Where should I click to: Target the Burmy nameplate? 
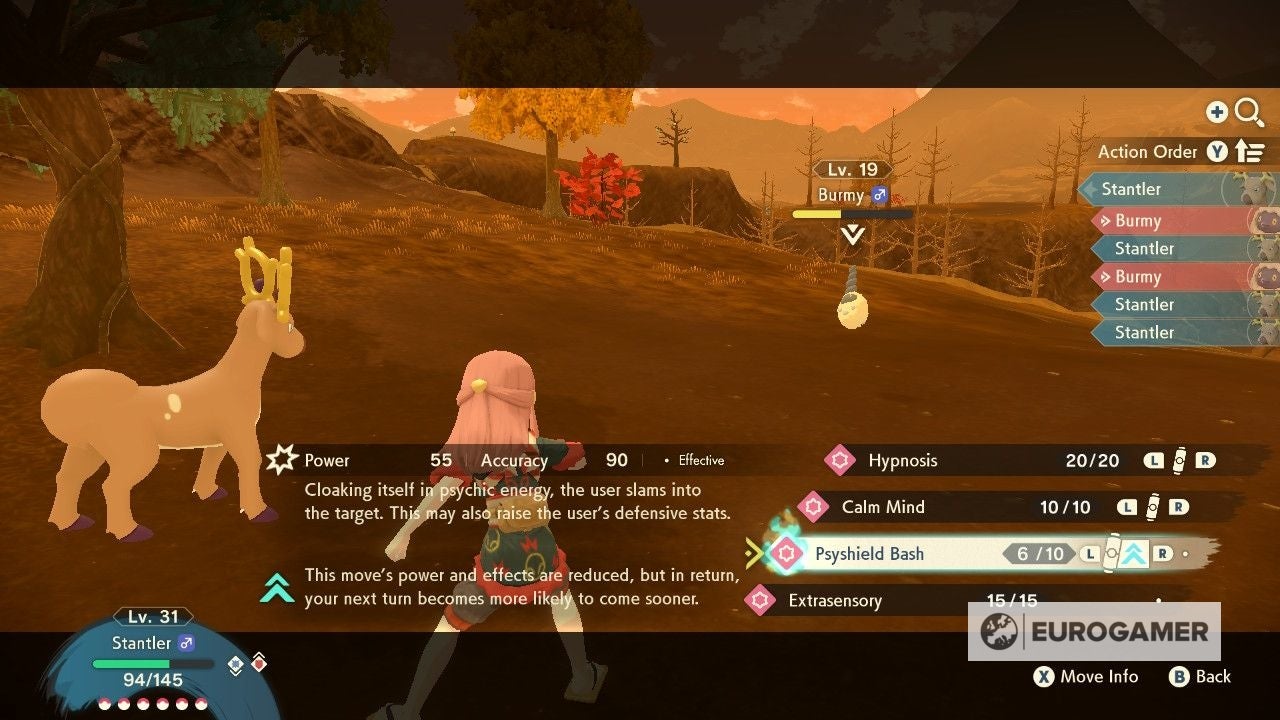pyautogui.click(x=852, y=195)
